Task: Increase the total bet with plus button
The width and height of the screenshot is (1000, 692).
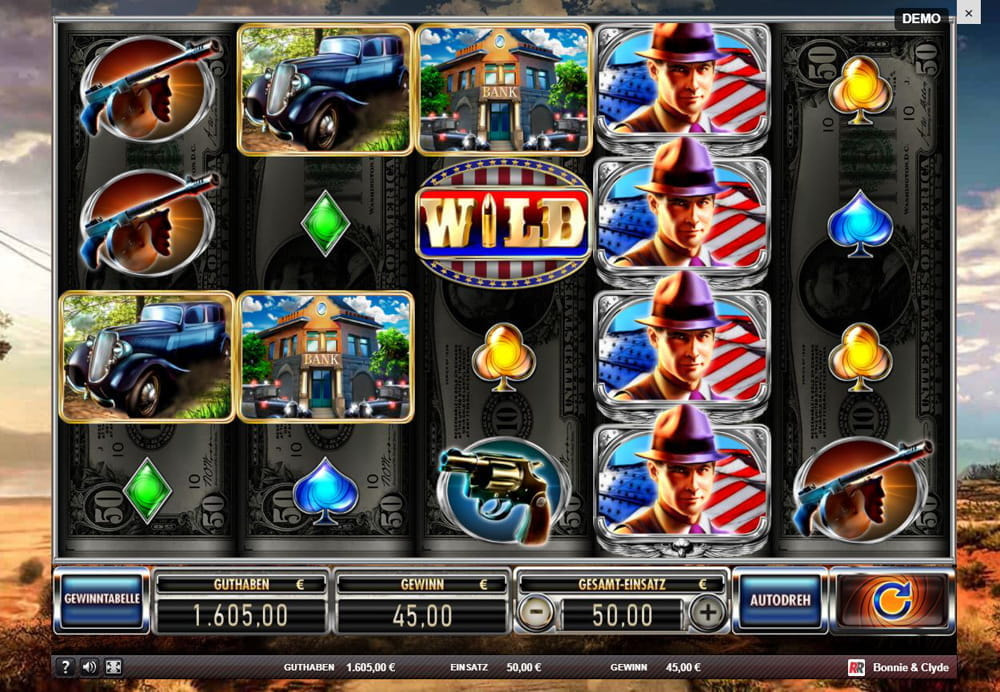Action: [708, 613]
